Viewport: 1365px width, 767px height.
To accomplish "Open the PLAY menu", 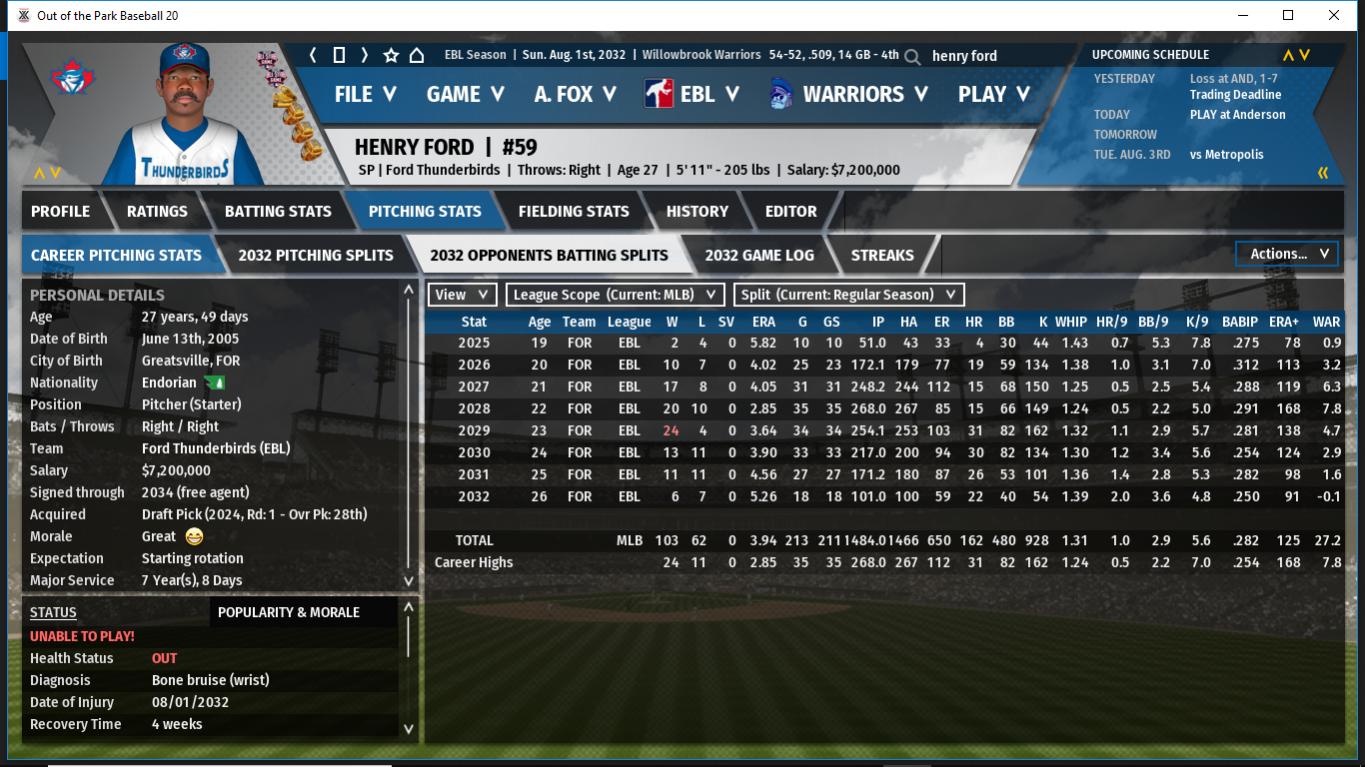I will click(993, 94).
